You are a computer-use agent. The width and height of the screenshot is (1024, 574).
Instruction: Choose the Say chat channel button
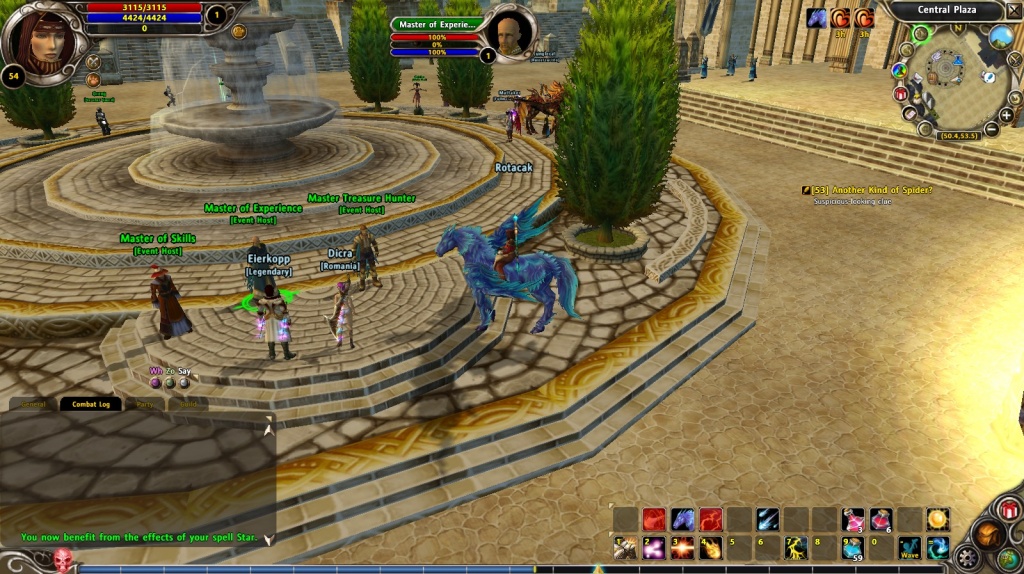[184, 372]
